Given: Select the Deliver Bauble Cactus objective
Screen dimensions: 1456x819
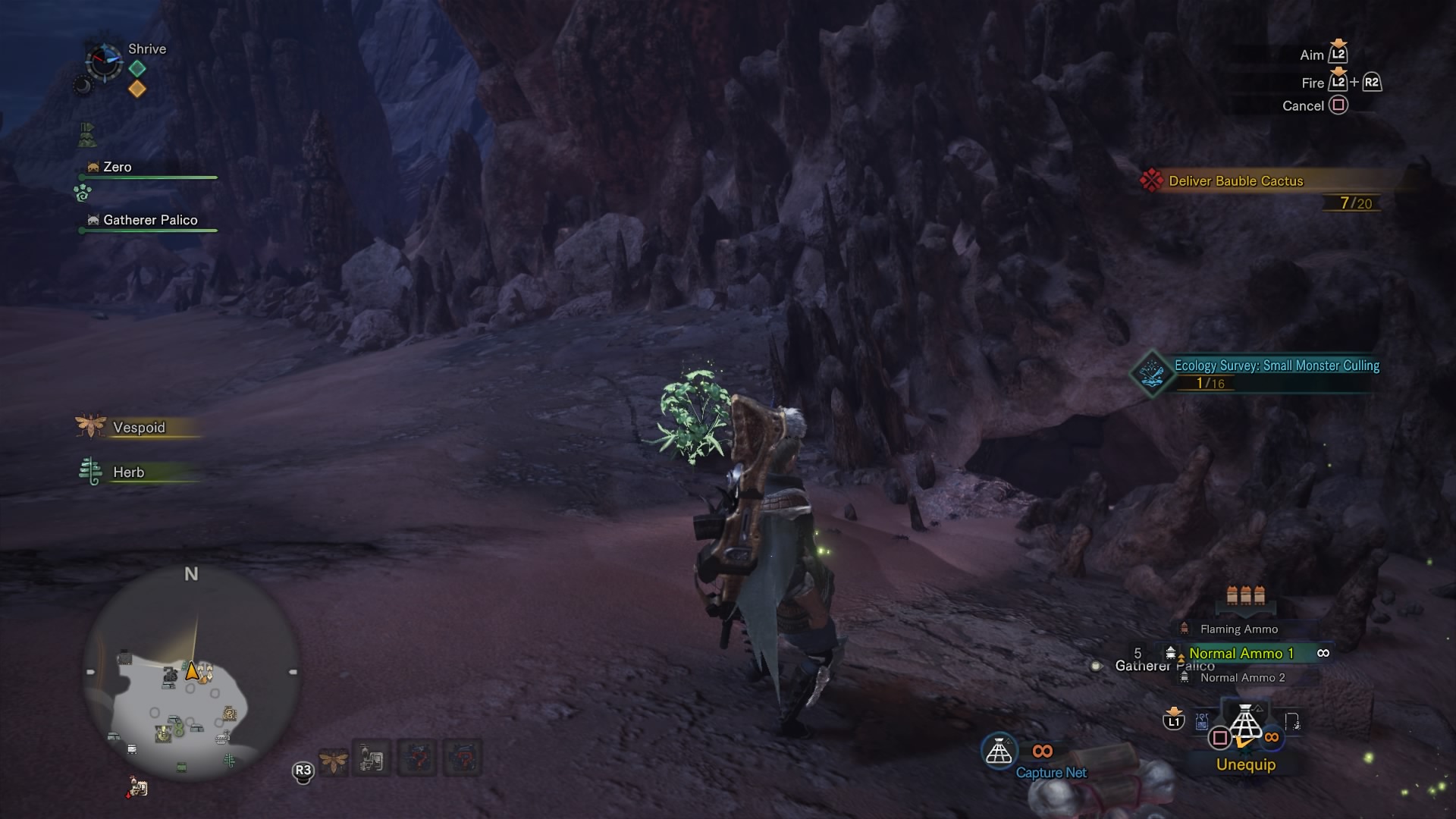Looking at the screenshot, I should coord(1235,181).
